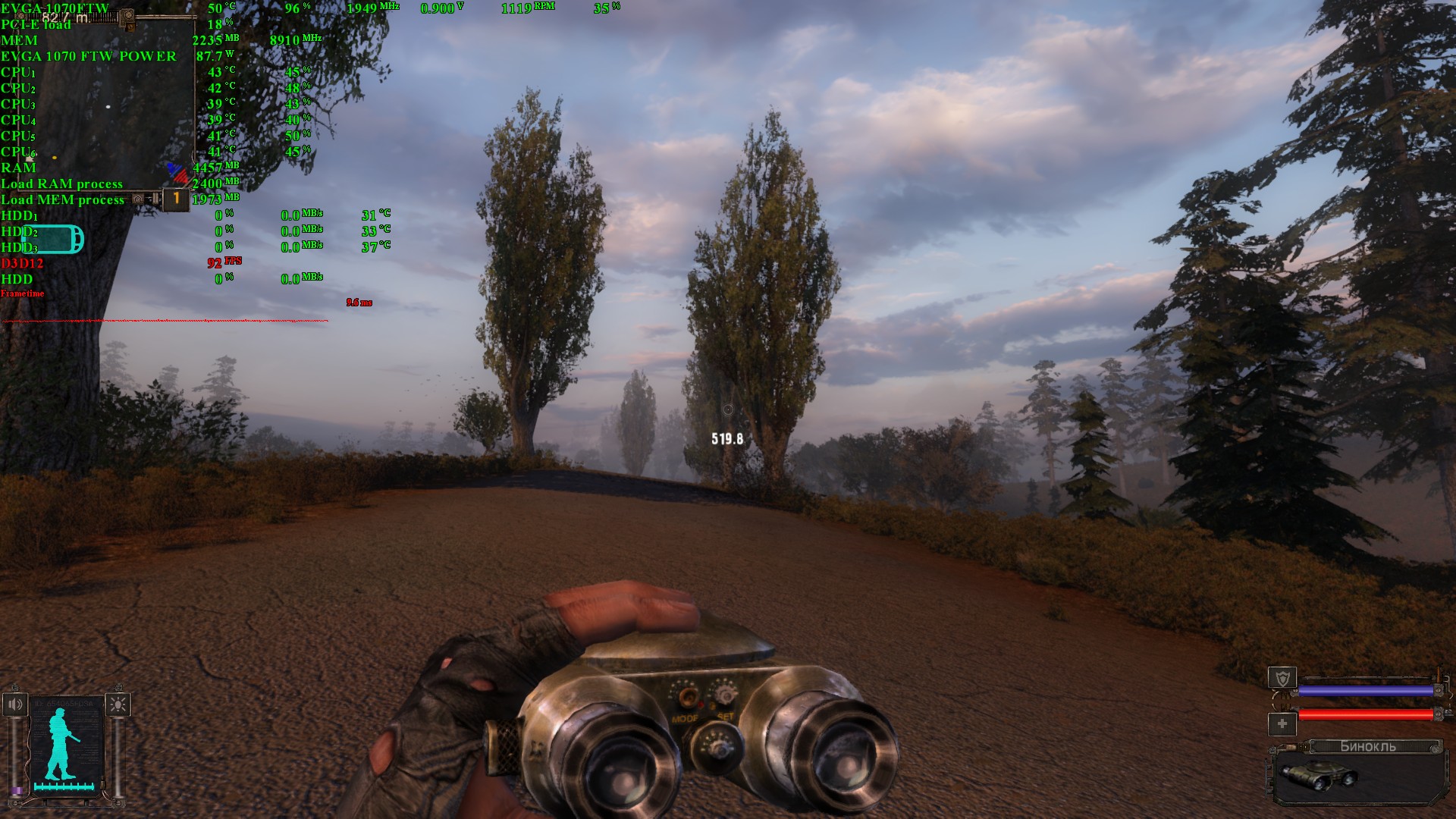Click the speaker noise indicator icon
Screen dimensions: 1456x819
click(x=15, y=704)
